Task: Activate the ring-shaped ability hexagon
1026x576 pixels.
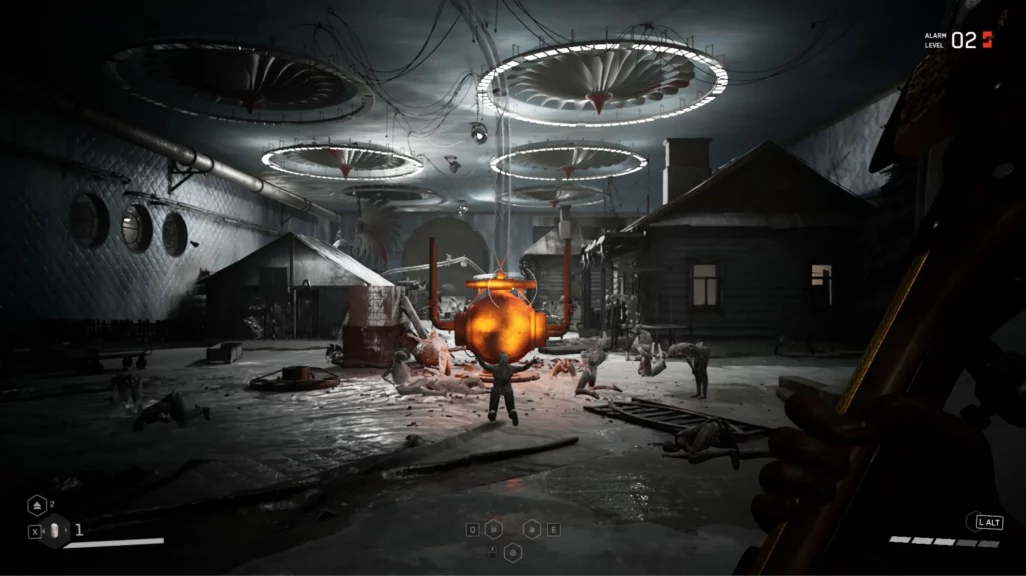Action: (x=513, y=550)
